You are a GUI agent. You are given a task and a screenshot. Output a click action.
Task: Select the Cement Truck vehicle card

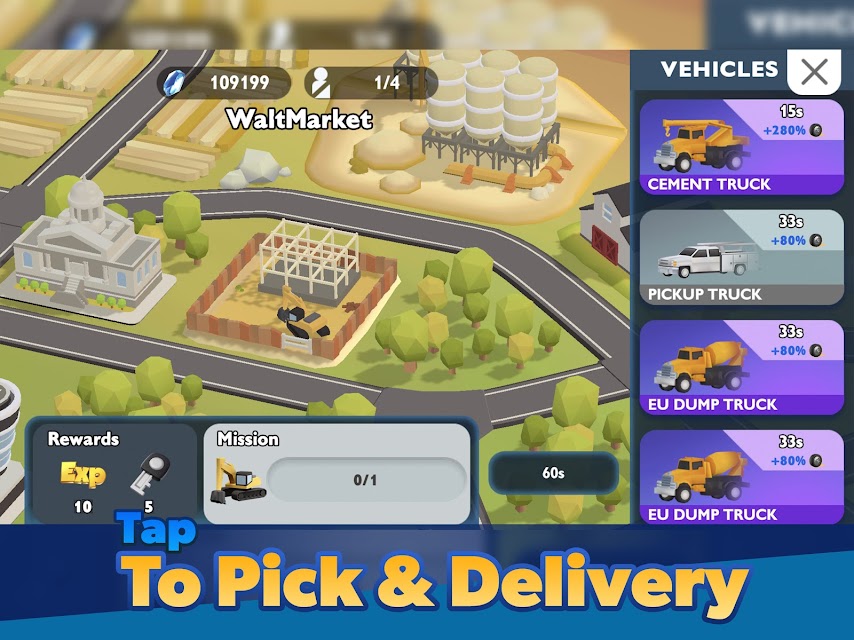point(741,147)
